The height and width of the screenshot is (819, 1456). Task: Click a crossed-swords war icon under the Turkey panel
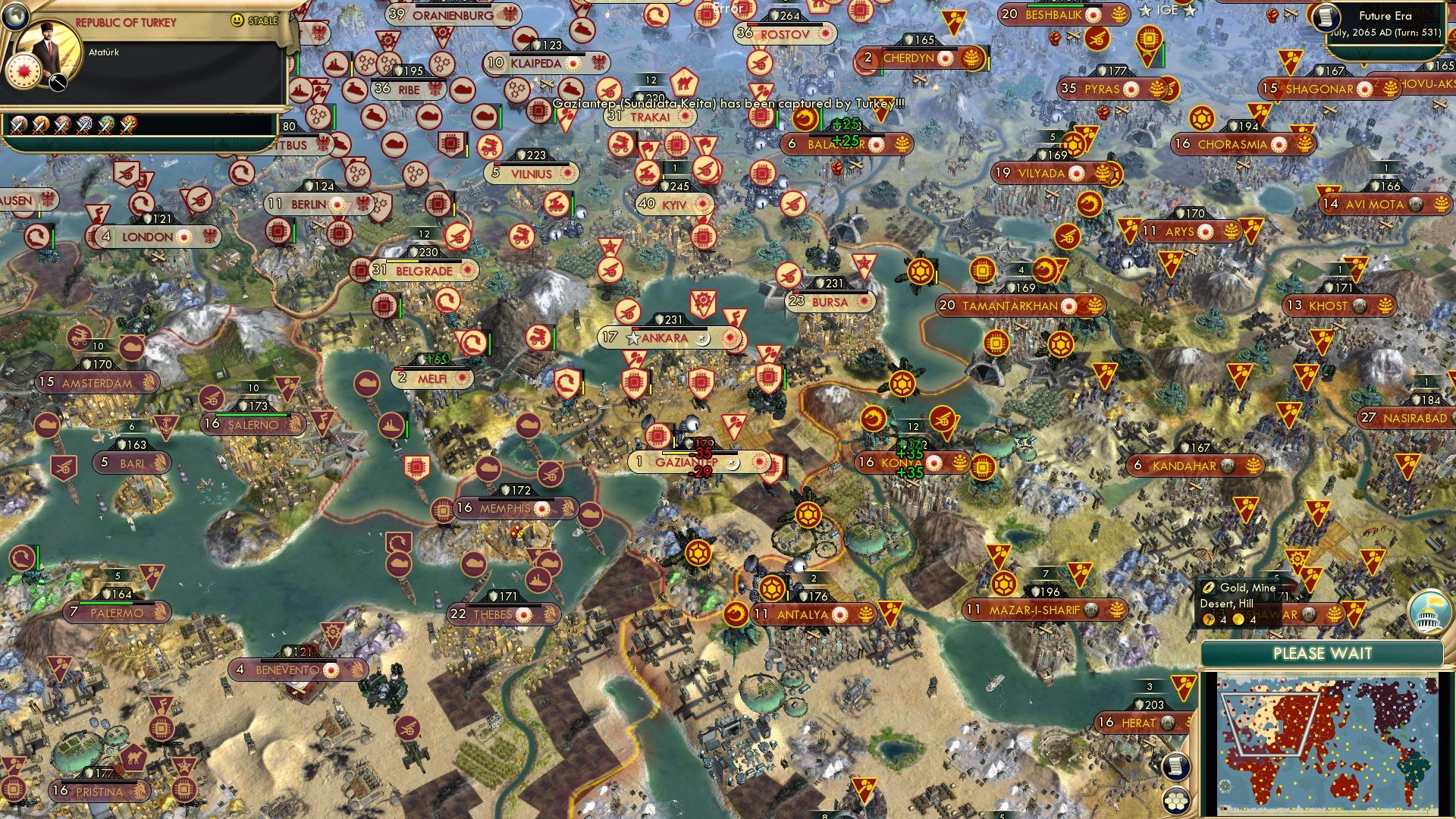pos(18,127)
